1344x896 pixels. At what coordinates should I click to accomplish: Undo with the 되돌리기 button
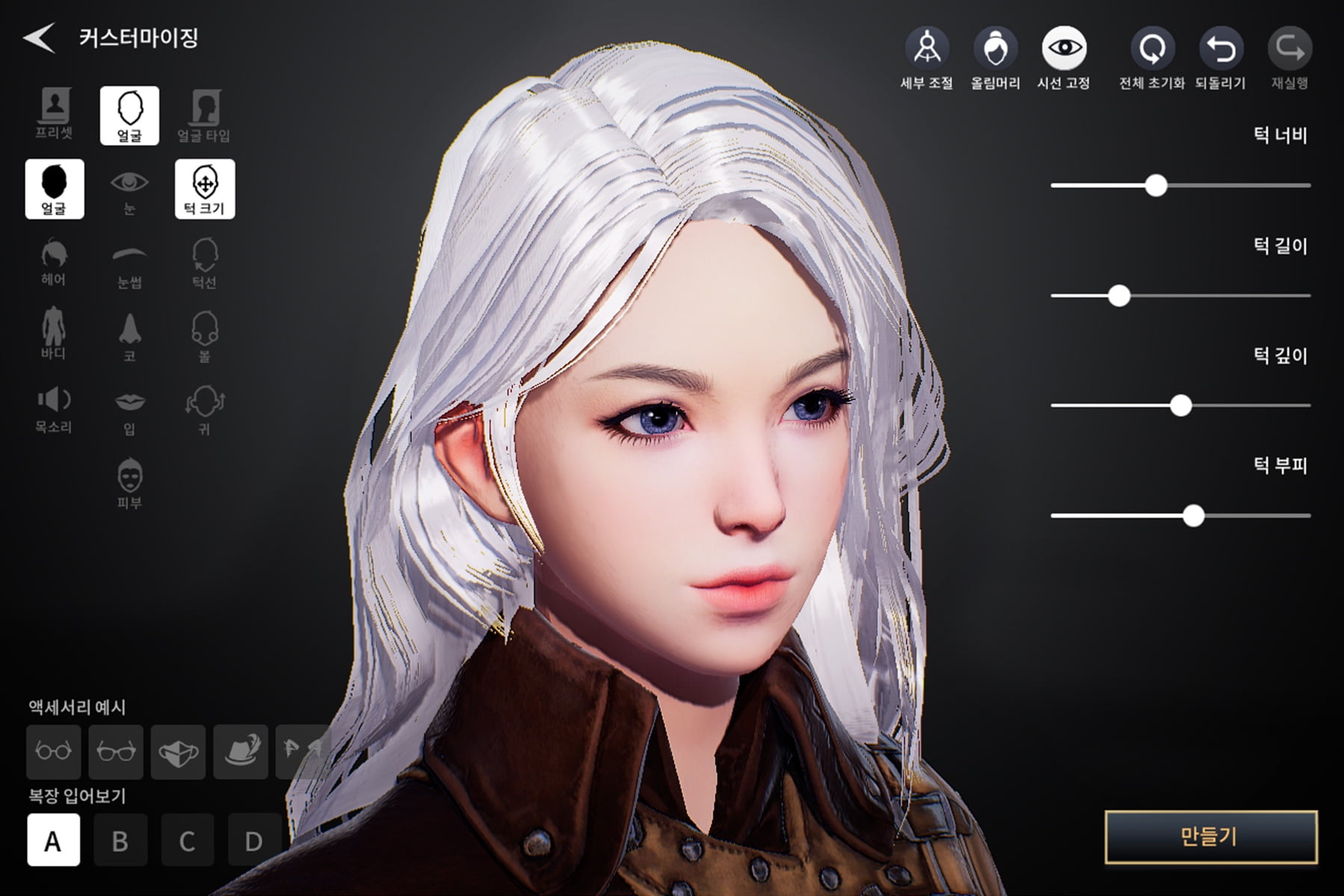(1221, 57)
